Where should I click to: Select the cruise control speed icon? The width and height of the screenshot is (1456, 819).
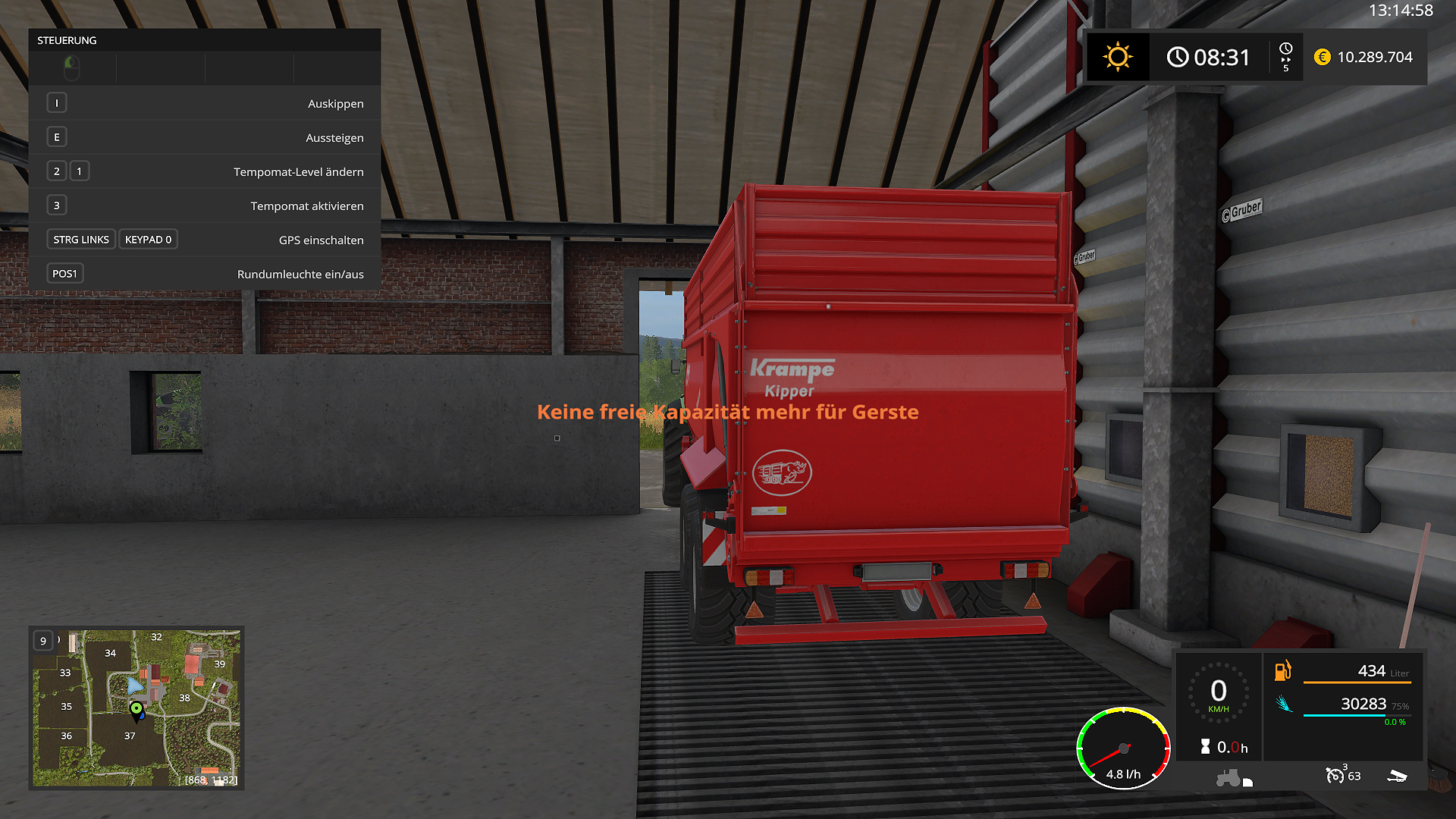1335,775
